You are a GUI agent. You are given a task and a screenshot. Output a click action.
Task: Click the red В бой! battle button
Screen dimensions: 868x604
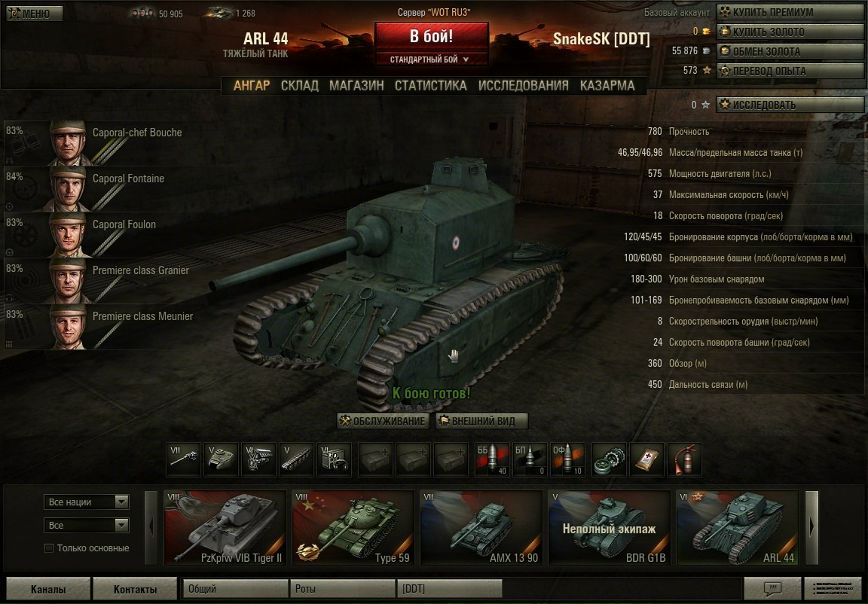431,37
